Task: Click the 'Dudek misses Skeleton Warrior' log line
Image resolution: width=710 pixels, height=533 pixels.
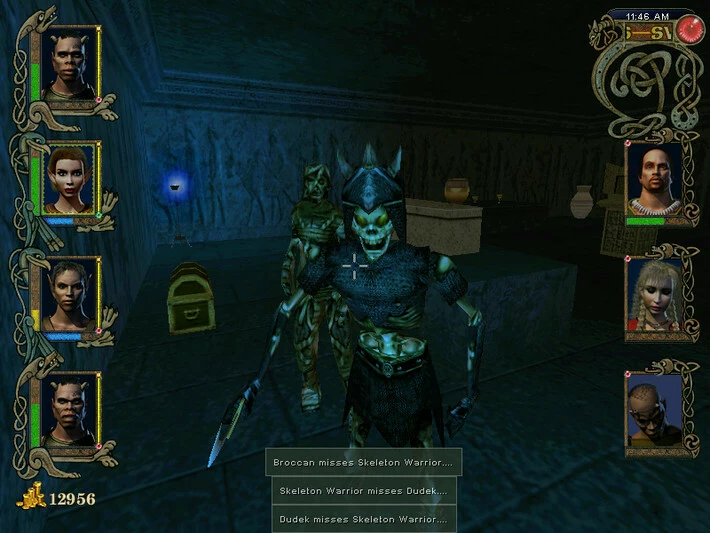Action: (364, 519)
